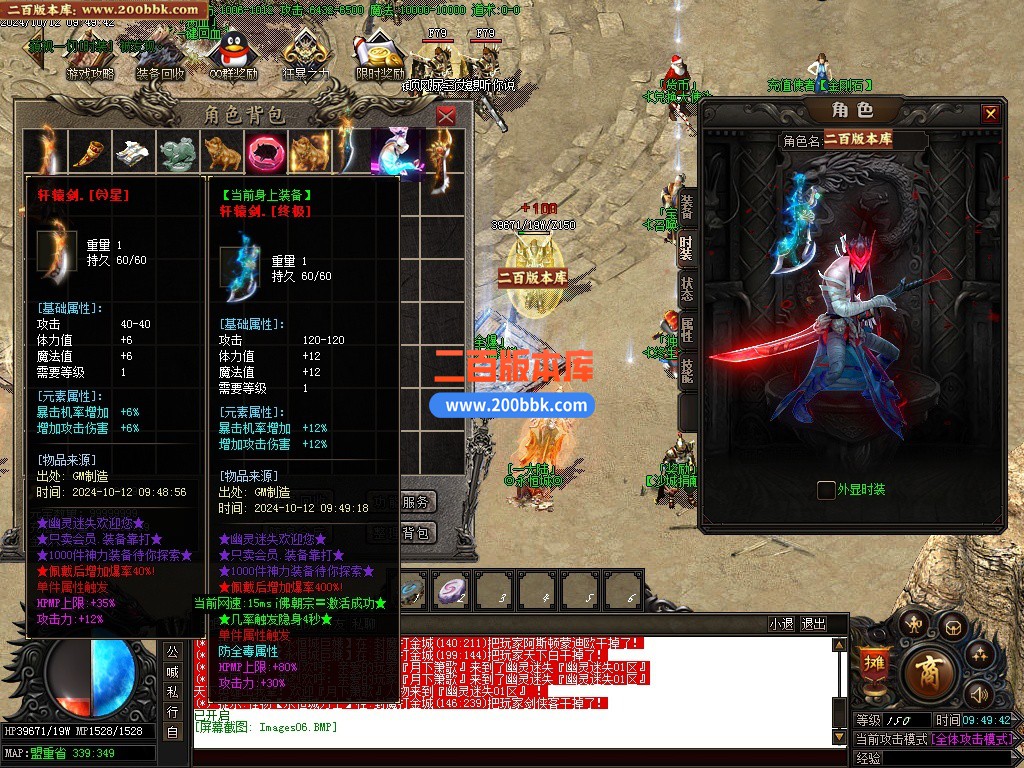Screen dimensions: 1024x768
Task: Click the 小退 button above the chat
Action: point(781,624)
